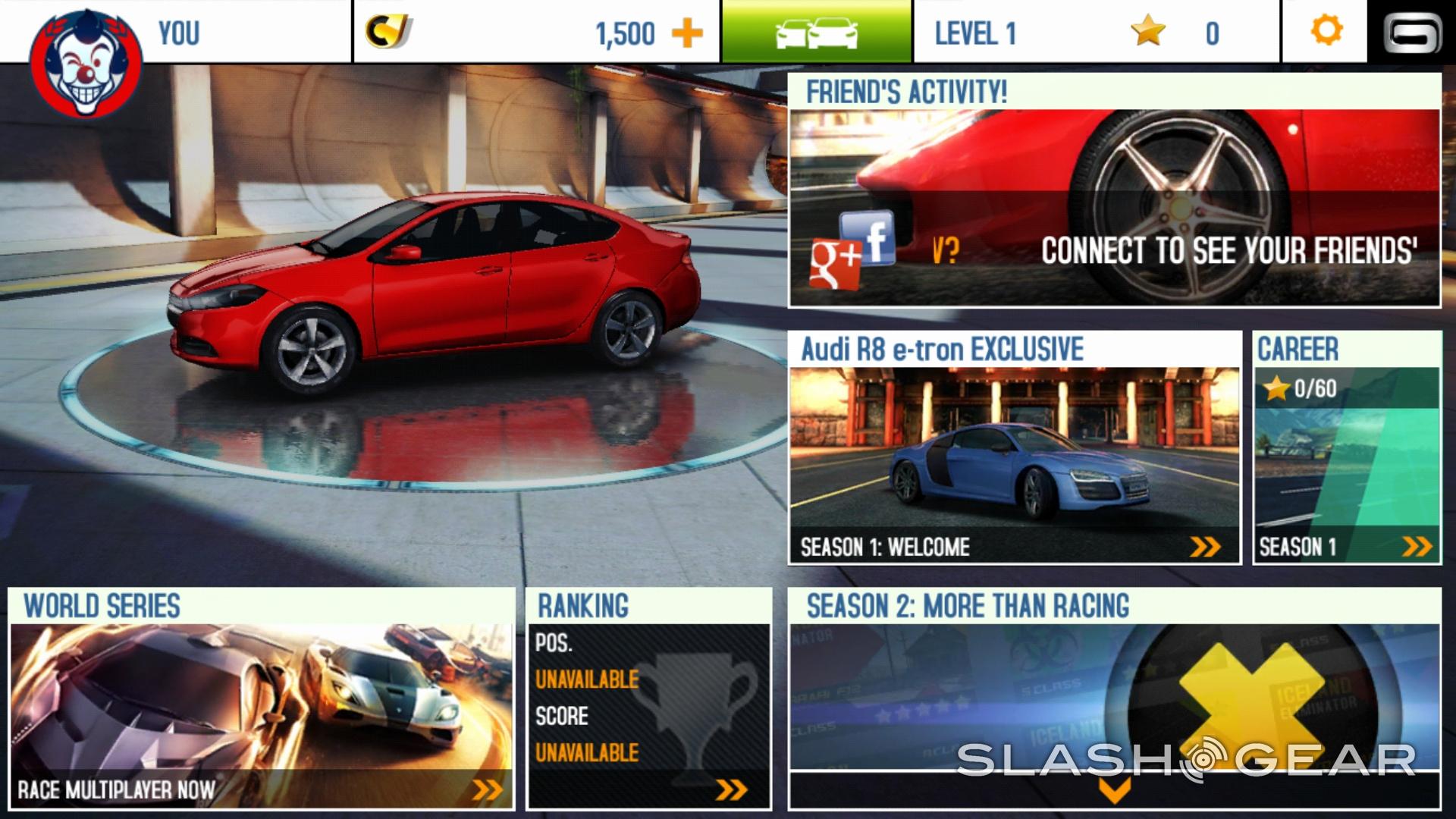Open settings with the gear icon
The image size is (1456, 819).
1326,32
